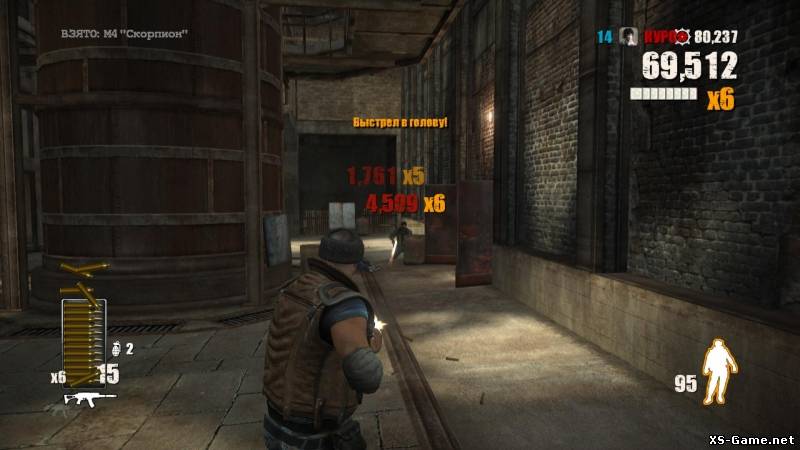Screen dimensions: 800x450
Task: Click the rival player portrait icon
Action: 629,37
